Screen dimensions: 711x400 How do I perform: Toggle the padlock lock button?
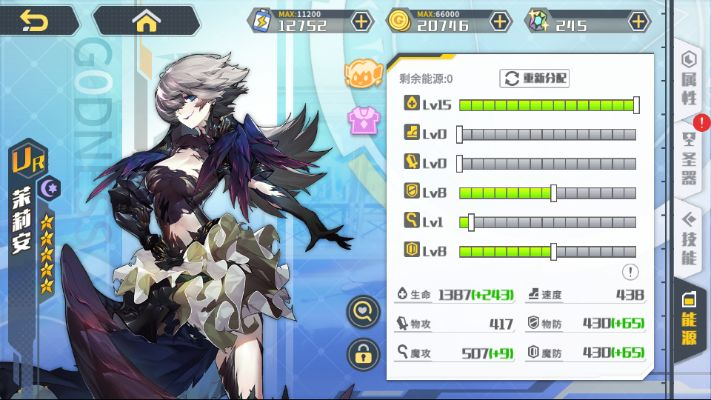[362, 353]
